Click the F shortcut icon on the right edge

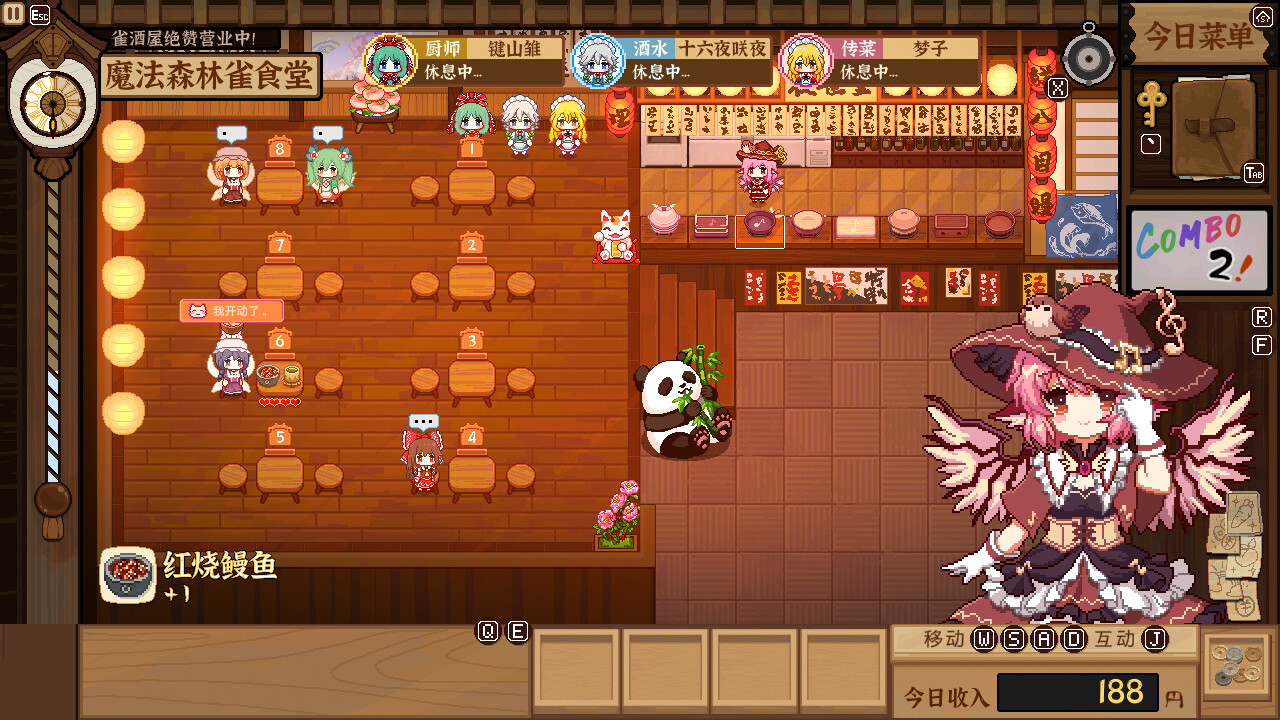(1262, 343)
